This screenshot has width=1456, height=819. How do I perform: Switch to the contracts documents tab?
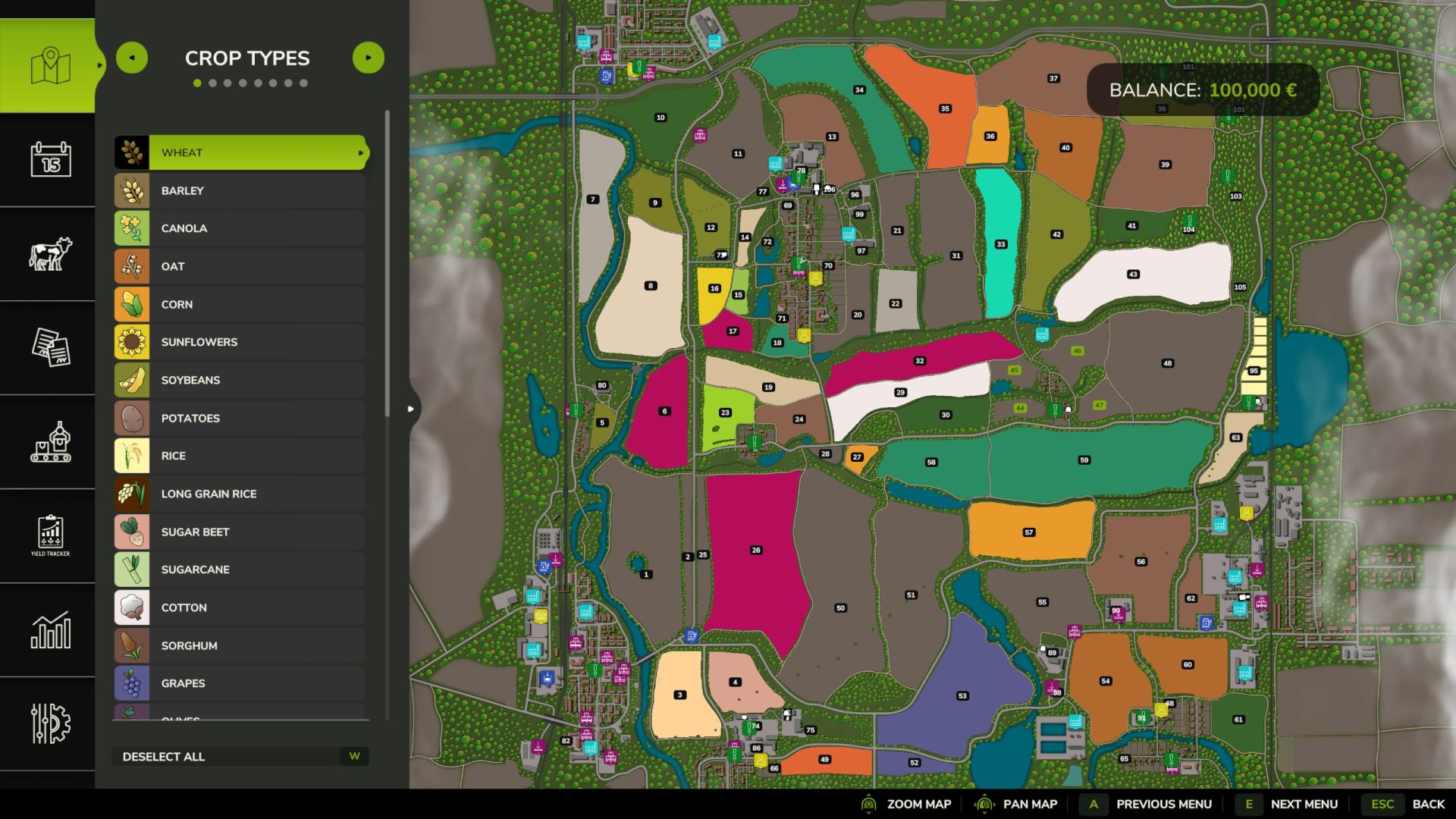tap(50, 347)
